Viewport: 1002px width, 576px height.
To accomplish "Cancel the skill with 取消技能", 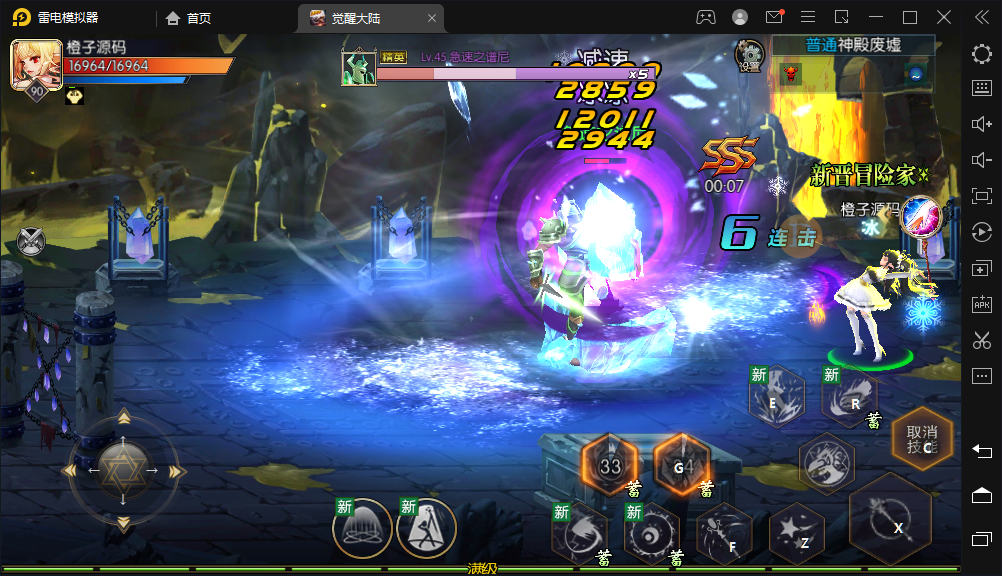I will pos(920,439).
